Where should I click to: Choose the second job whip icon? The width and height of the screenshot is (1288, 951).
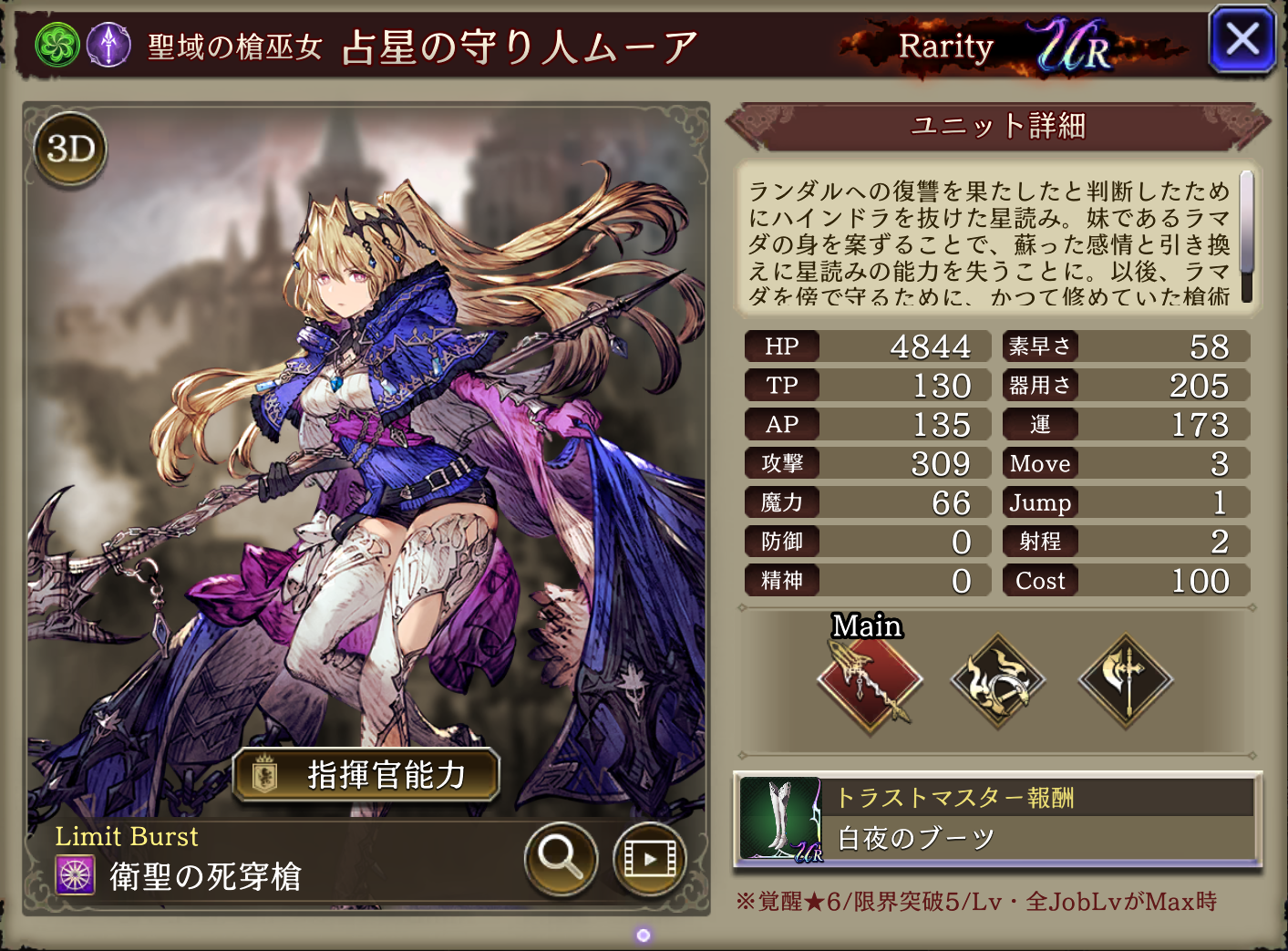tap(998, 680)
